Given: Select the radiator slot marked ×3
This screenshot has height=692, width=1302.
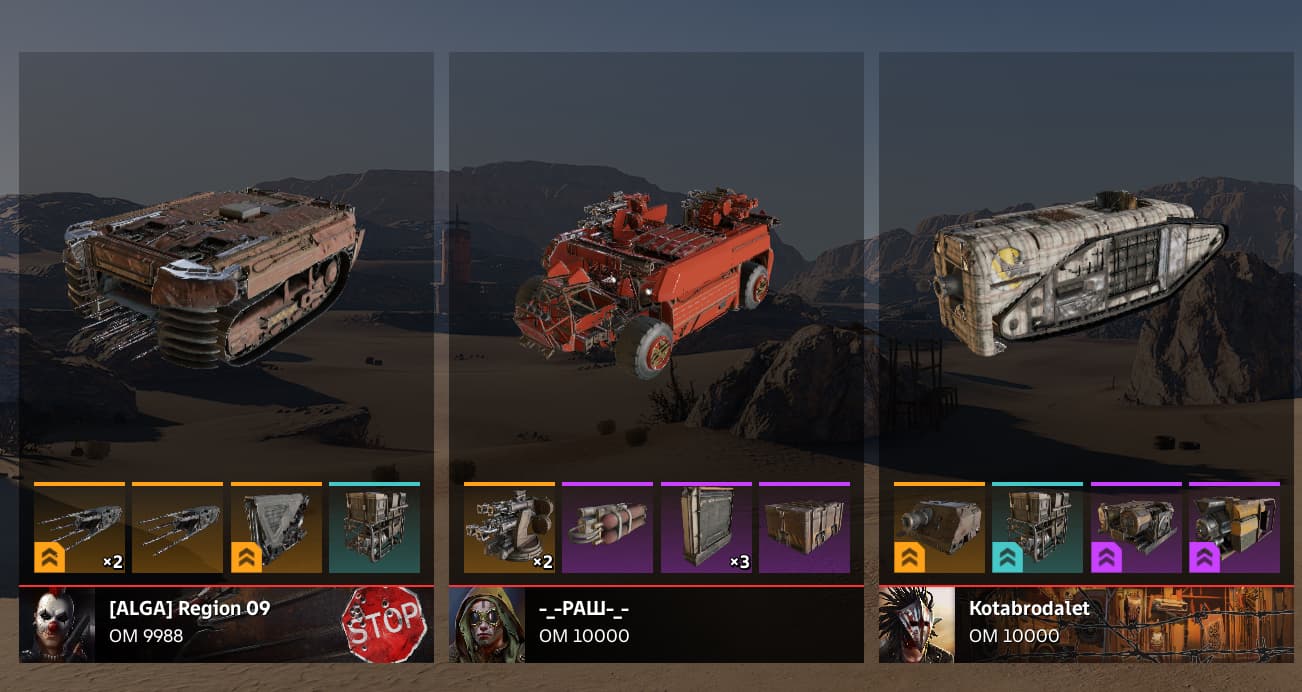Looking at the screenshot, I should click(706, 528).
